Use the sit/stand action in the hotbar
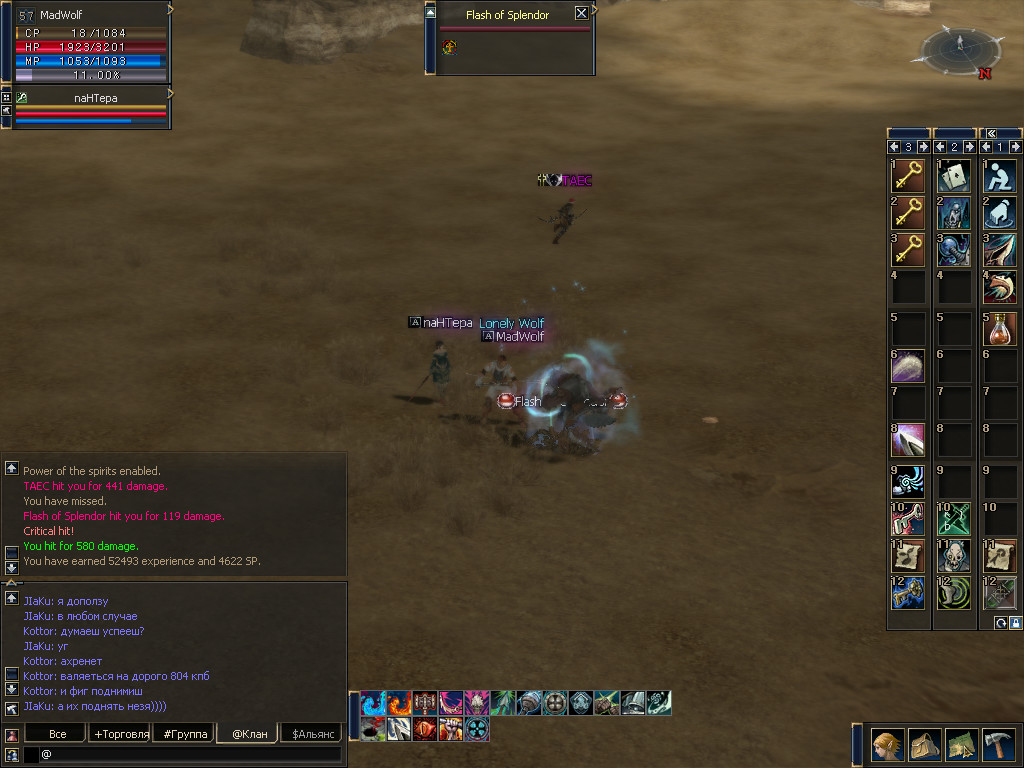 (x=999, y=176)
